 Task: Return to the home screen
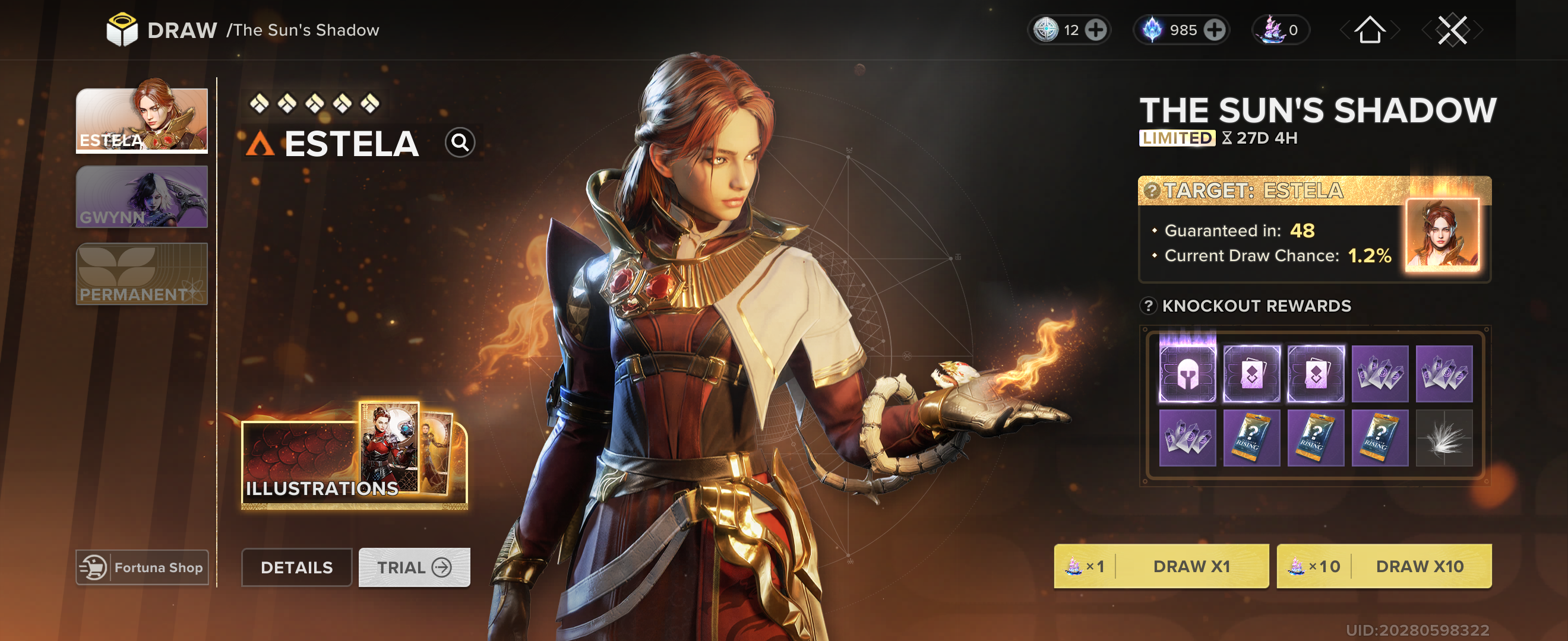pos(1370,30)
